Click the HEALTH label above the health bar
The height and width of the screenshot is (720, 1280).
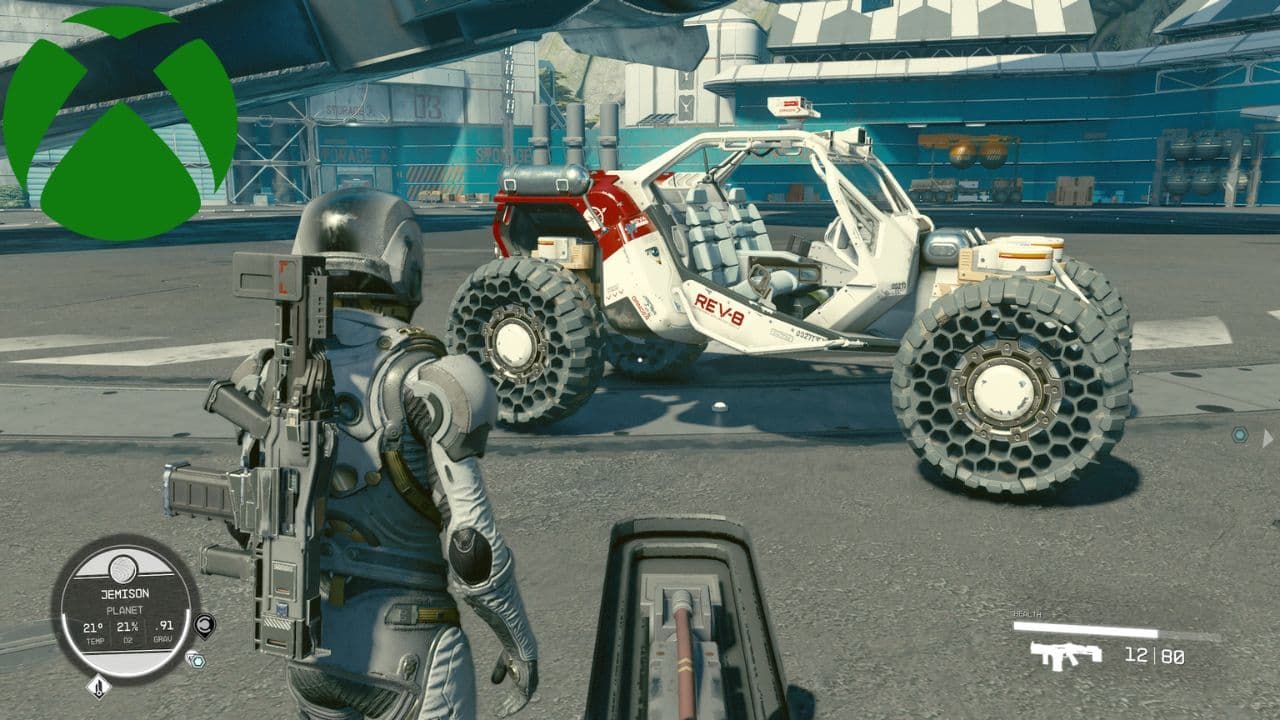coord(1027,612)
